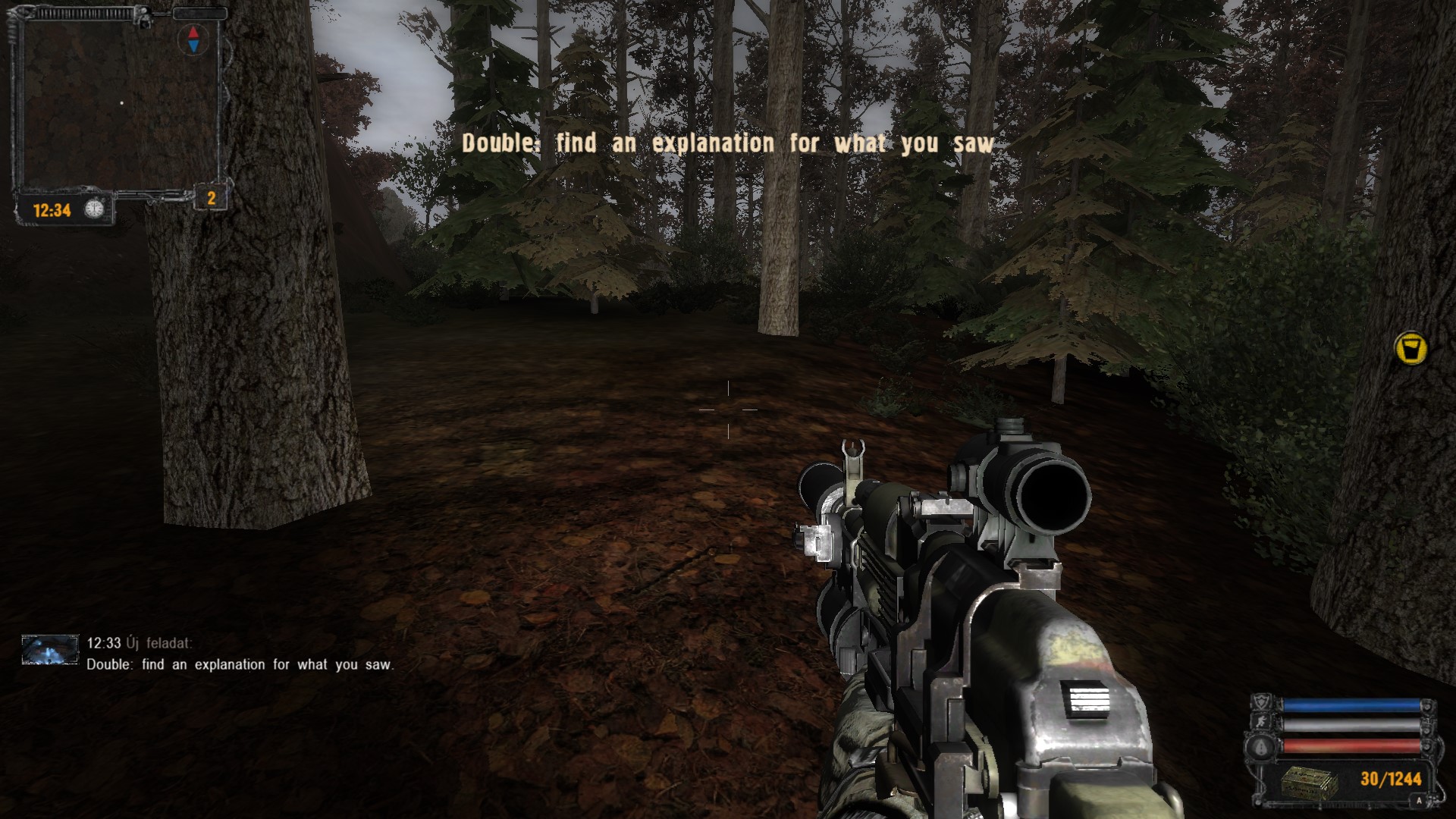Open the new task message thumbnail
This screenshot has height=819, width=1456.
50,651
